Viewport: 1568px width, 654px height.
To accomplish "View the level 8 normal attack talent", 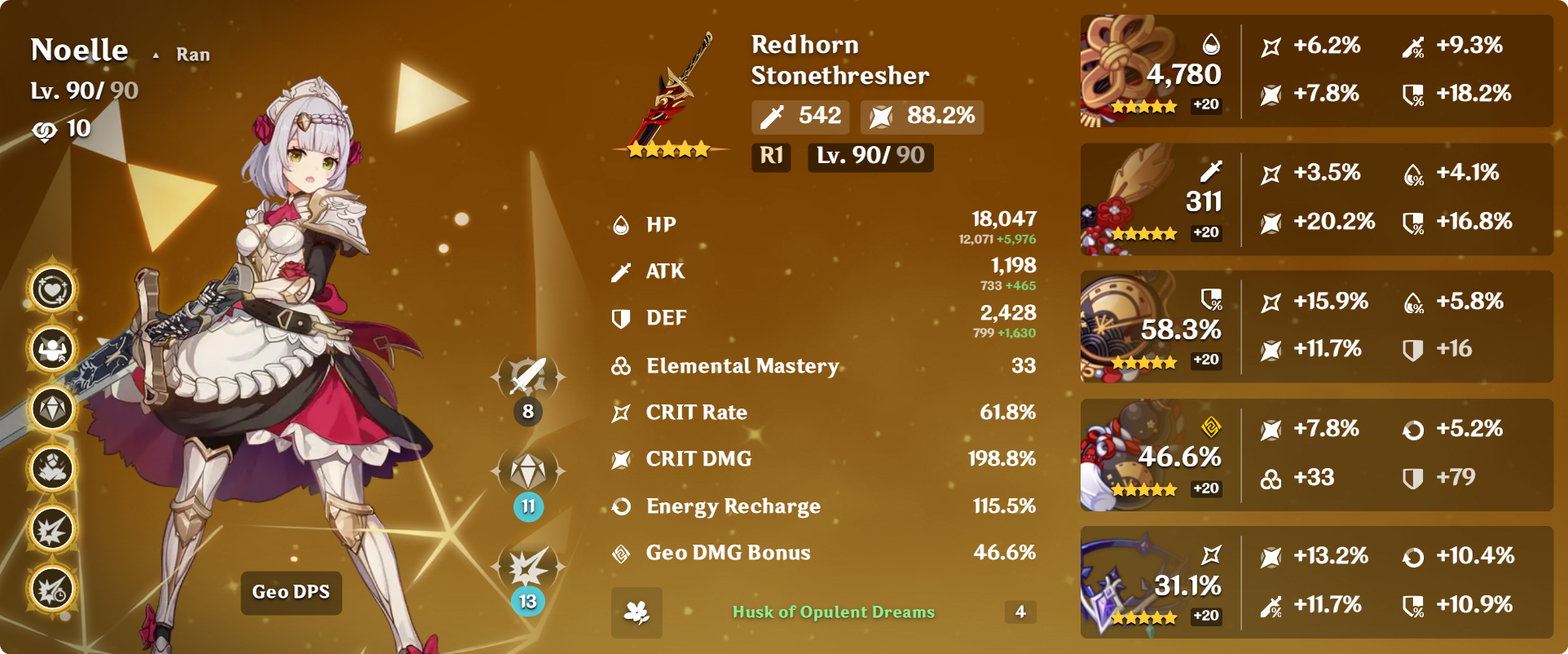I will click(528, 377).
